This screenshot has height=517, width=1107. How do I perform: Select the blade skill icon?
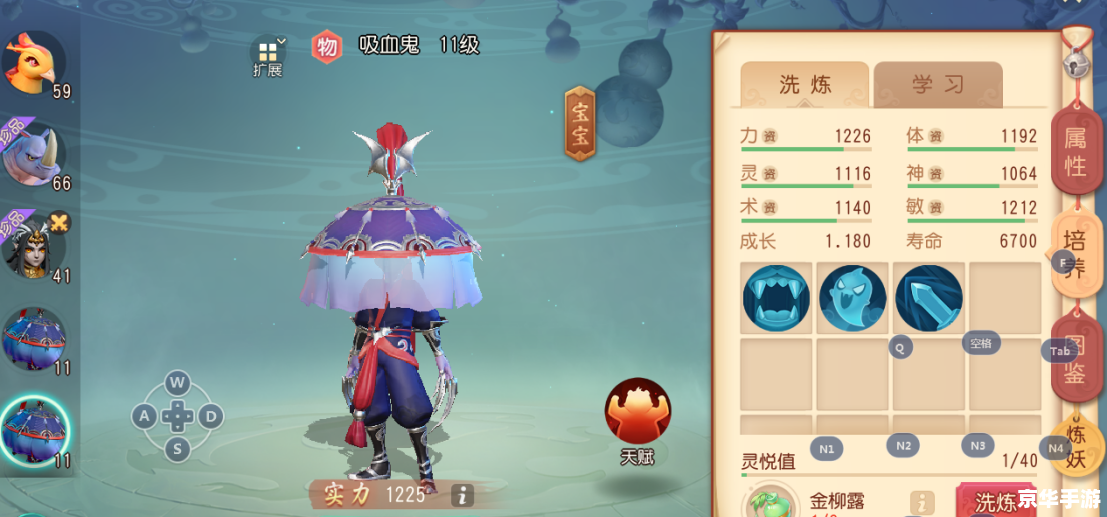tap(929, 298)
